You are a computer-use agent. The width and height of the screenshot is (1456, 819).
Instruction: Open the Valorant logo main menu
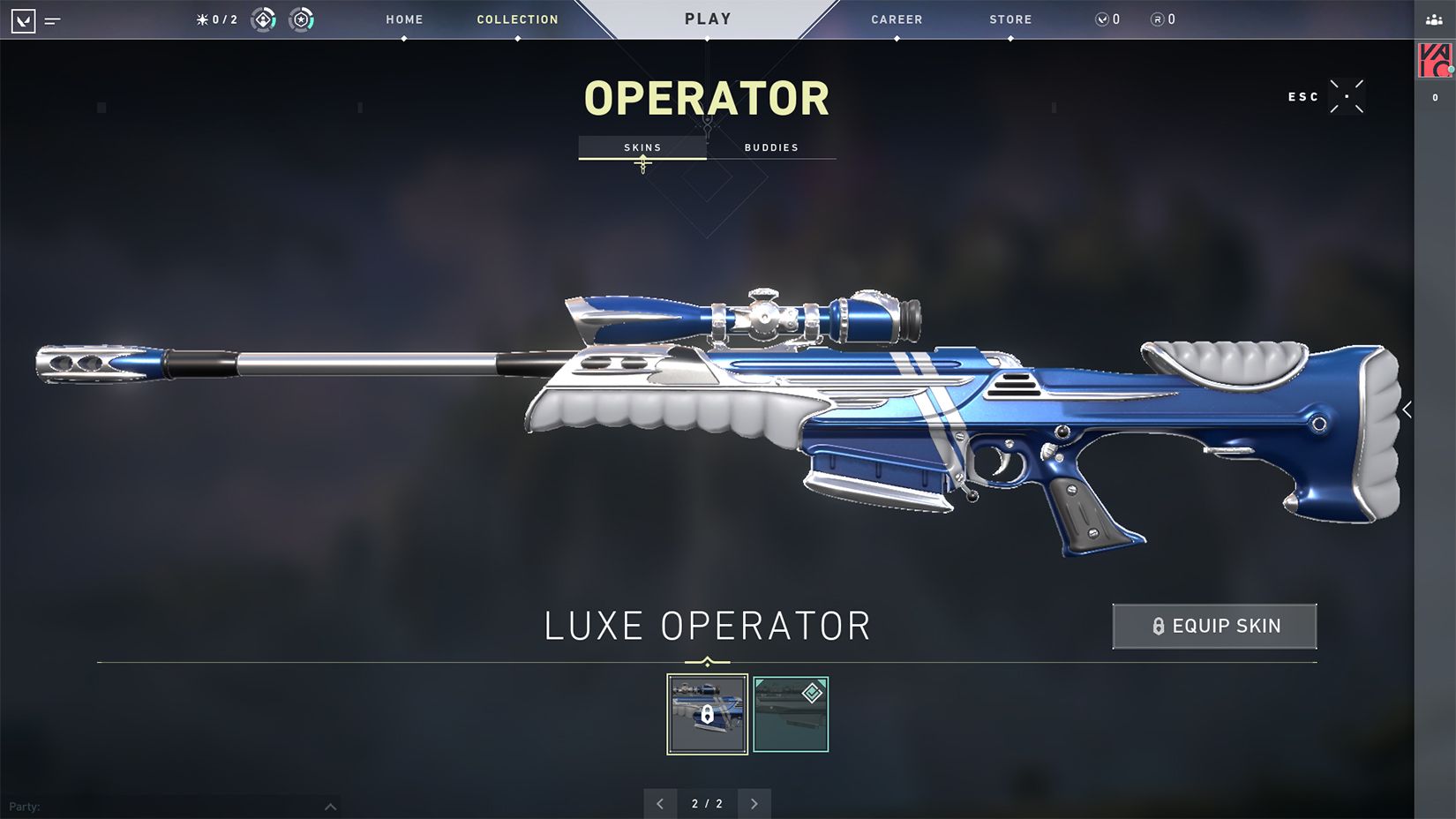(x=24, y=20)
